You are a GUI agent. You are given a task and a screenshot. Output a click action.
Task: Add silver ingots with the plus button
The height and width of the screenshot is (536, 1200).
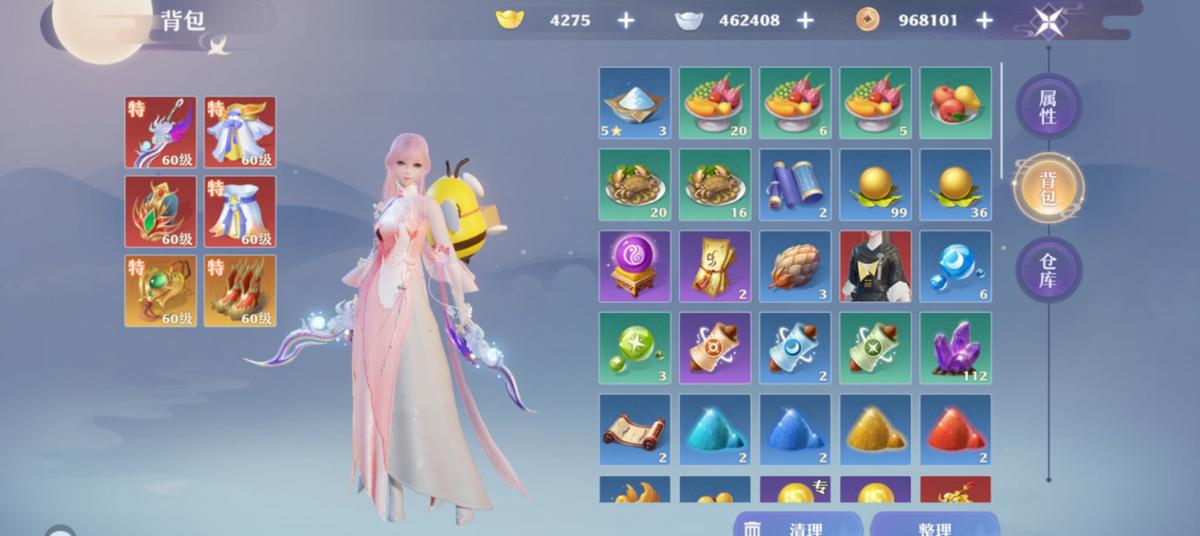click(x=804, y=20)
